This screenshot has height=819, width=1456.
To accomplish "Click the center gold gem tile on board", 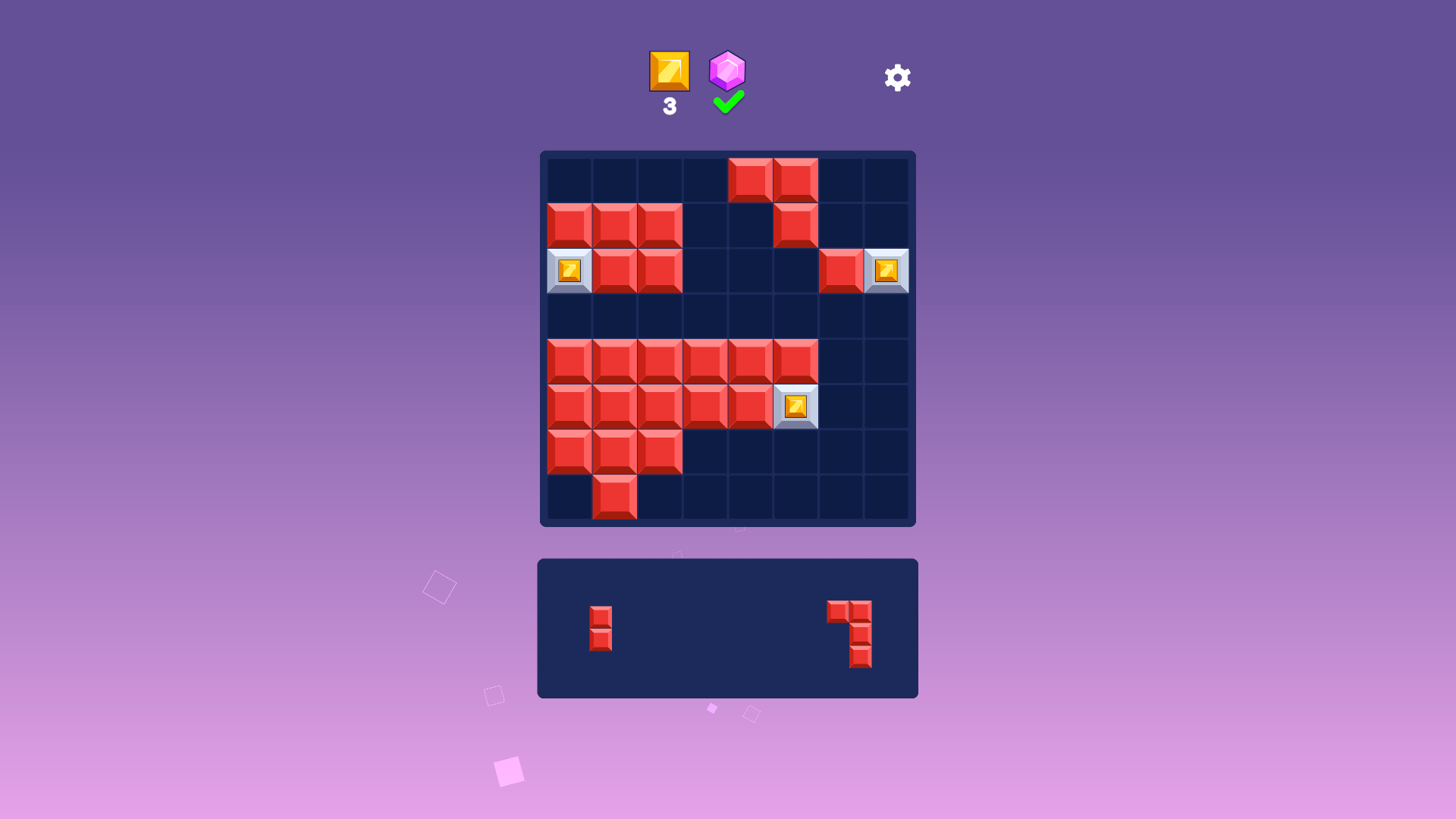I will tap(795, 406).
